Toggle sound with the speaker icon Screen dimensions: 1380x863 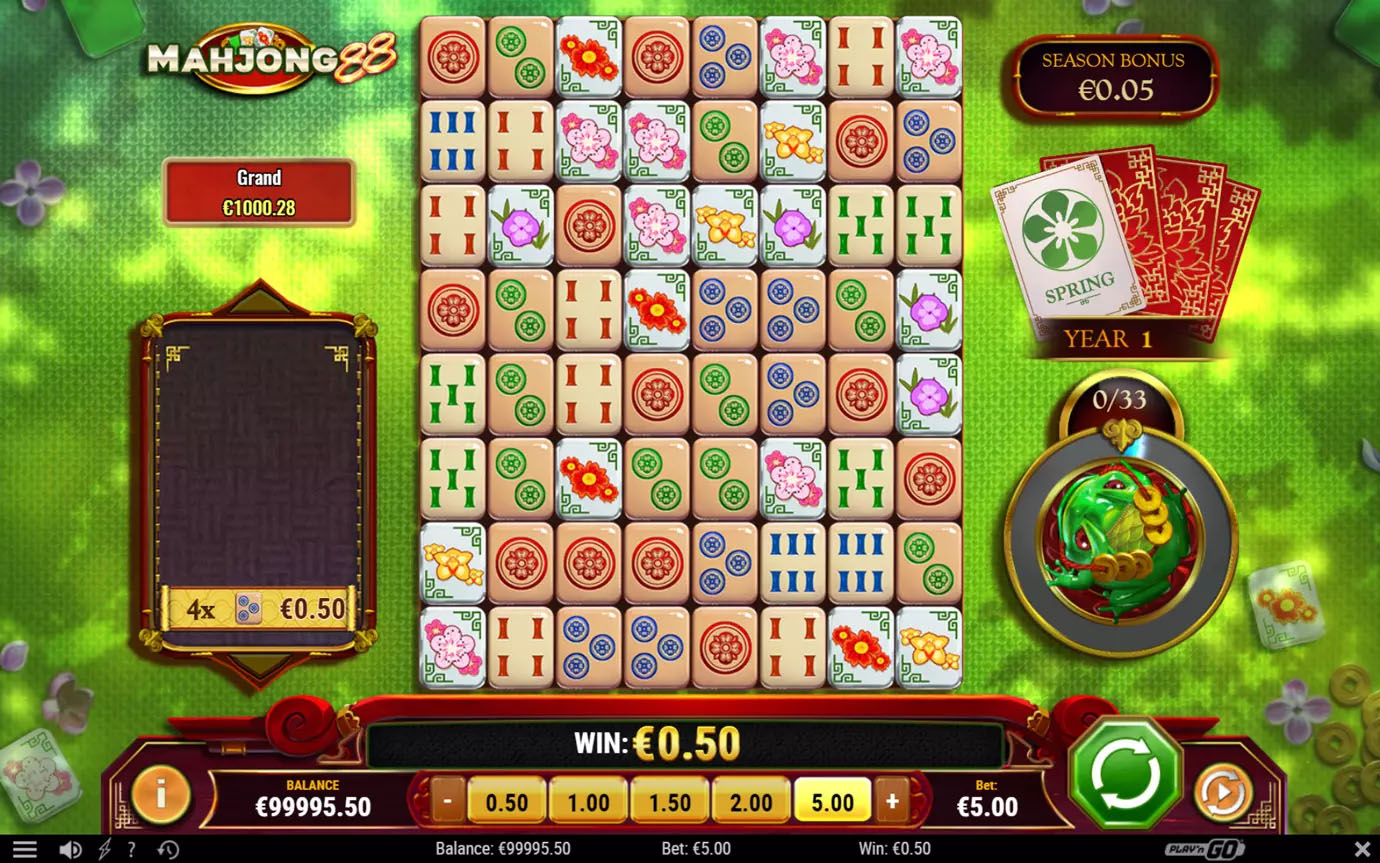click(x=70, y=850)
